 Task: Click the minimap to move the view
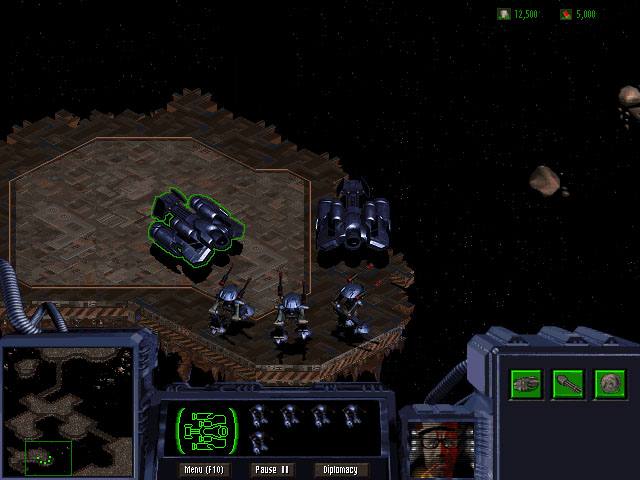click(x=68, y=409)
